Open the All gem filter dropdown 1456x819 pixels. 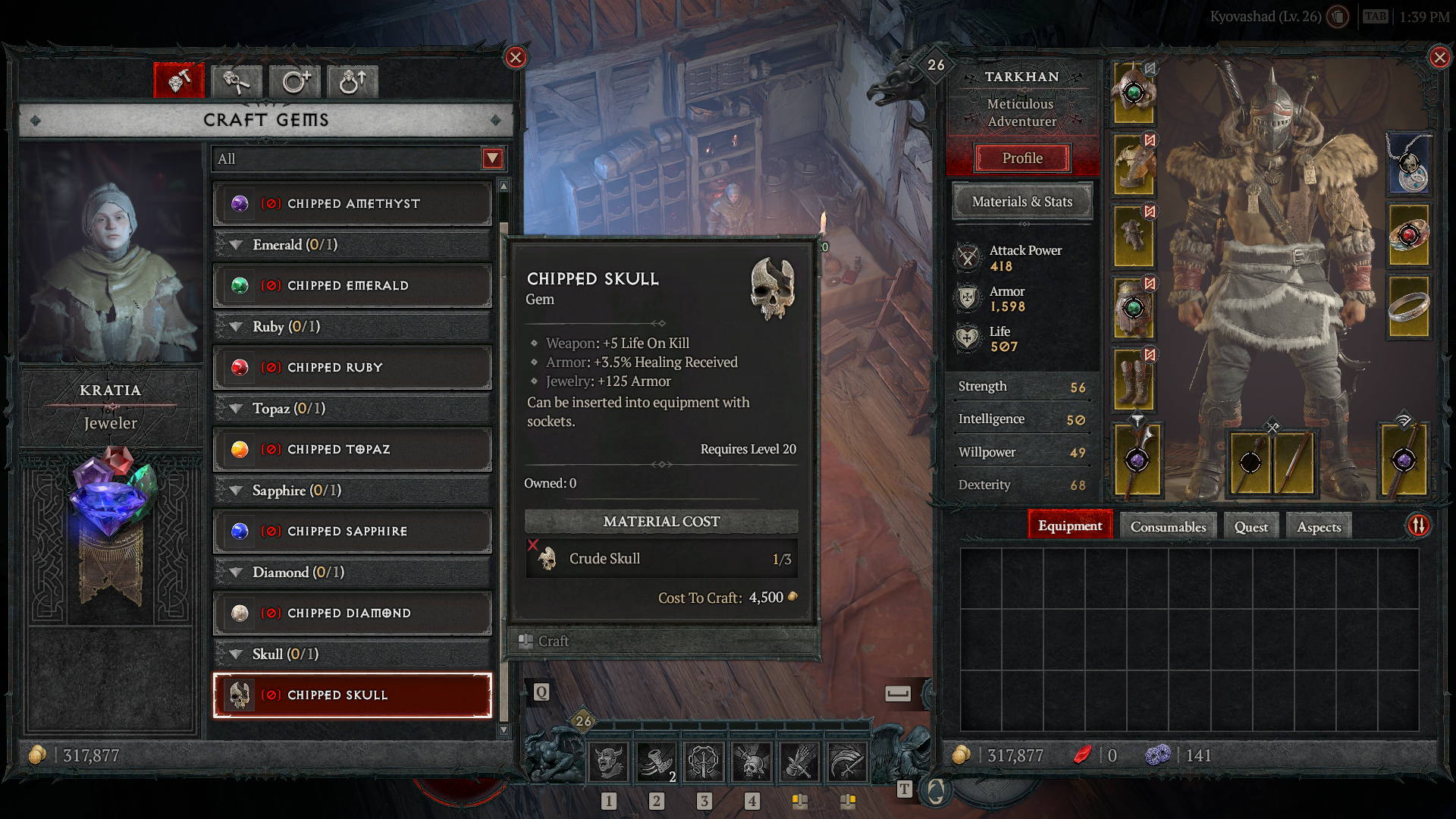tap(492, 158)
